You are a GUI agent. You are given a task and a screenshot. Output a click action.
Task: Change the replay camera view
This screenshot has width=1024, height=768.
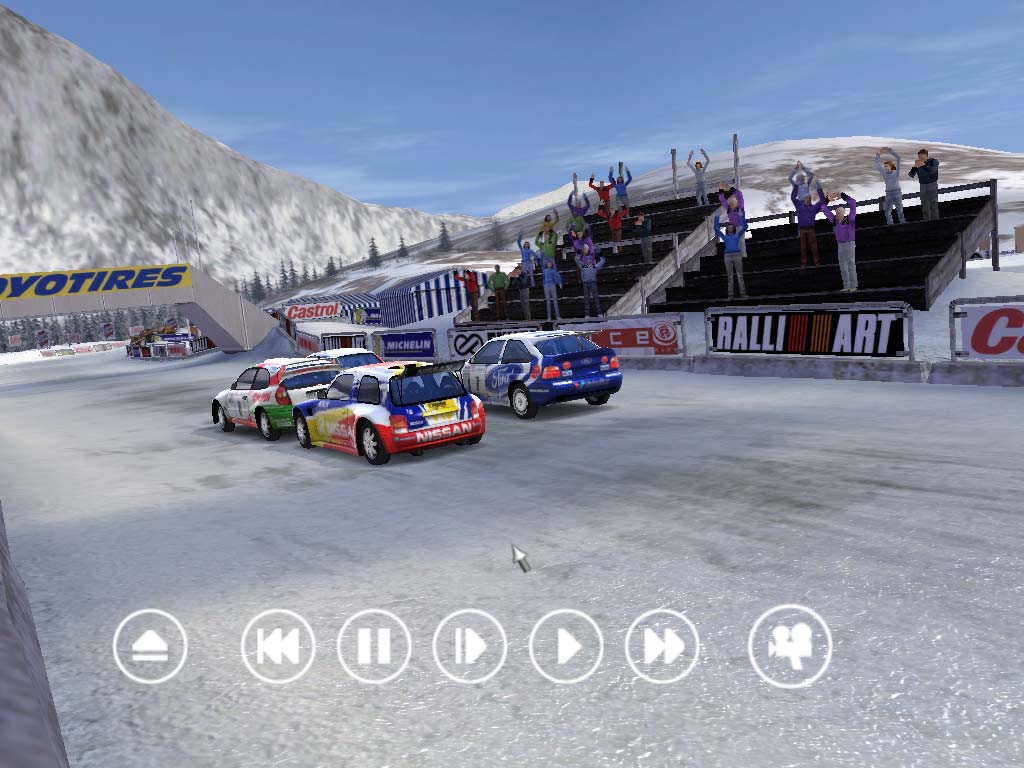[x=790, y=646]
